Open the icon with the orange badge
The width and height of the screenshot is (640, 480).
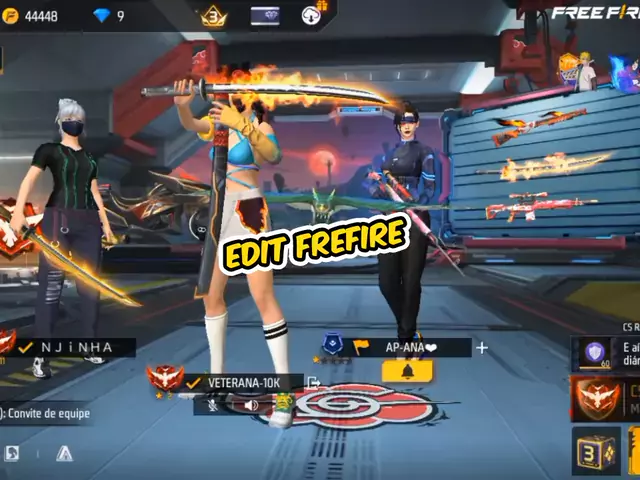[x=313, y=15]
